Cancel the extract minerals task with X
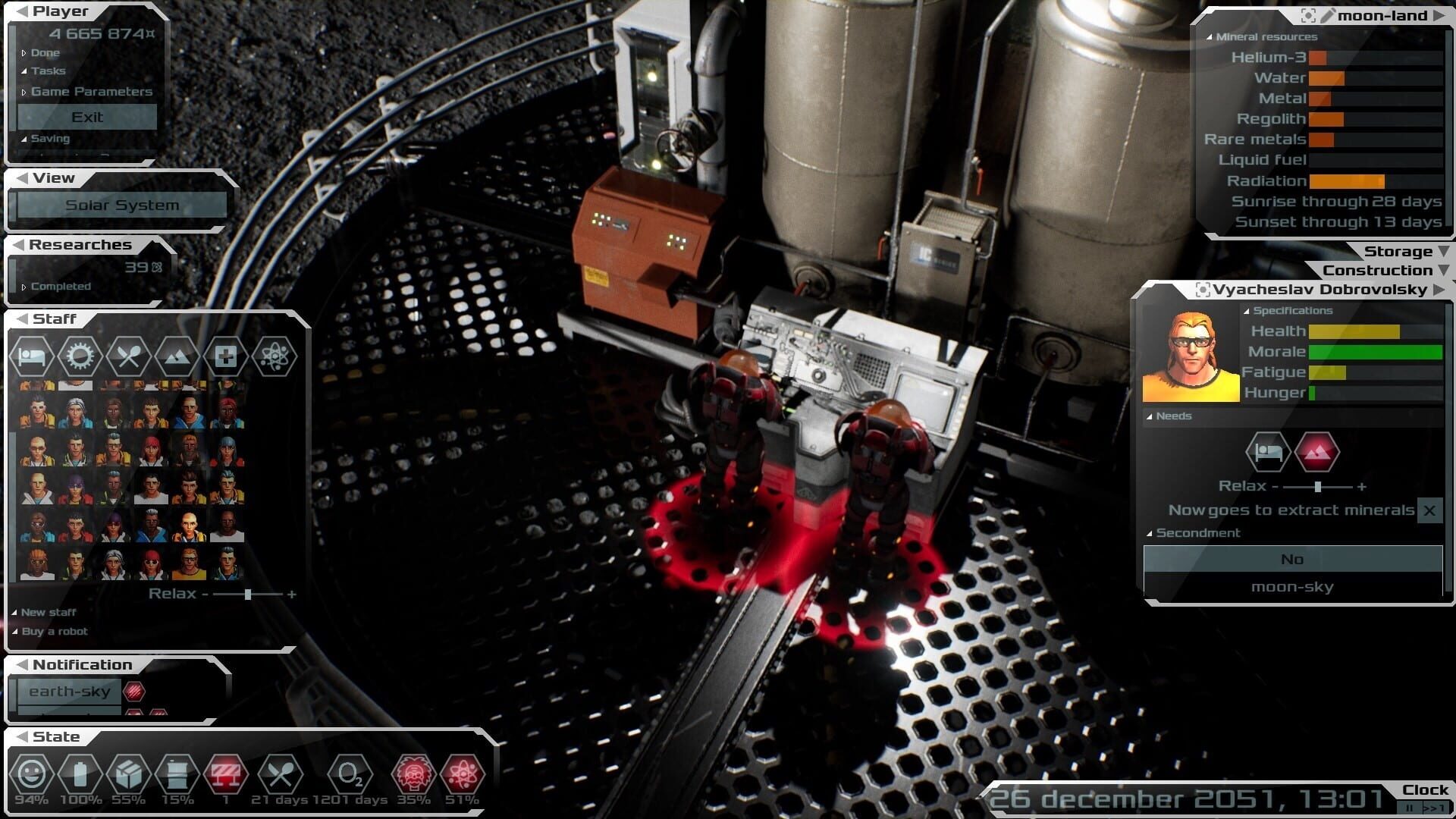Screen dimensions: 1456x819 tap(1429, 510)
